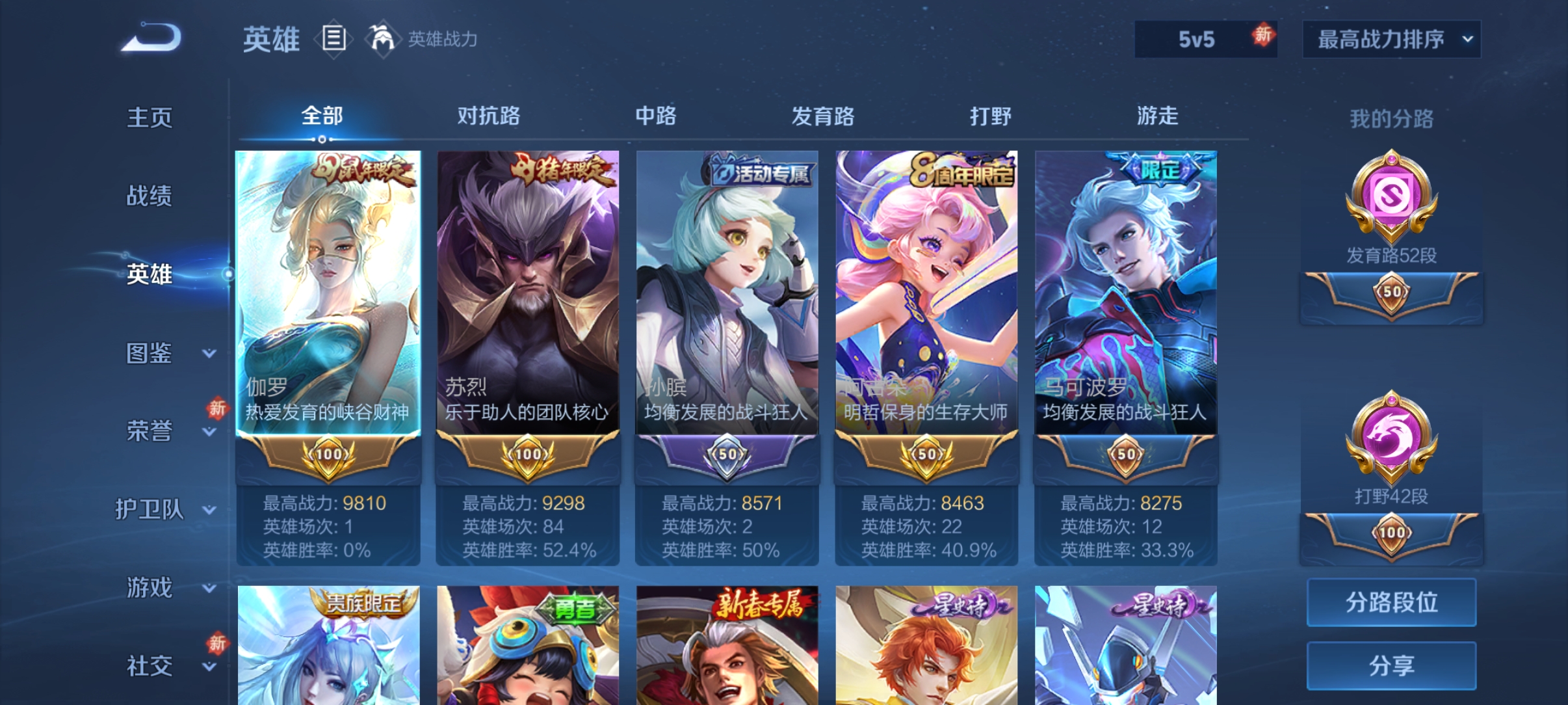
Task: Toggle the 5v5 mode selector
Action: pyautogui.click(x=1206, y=37)
